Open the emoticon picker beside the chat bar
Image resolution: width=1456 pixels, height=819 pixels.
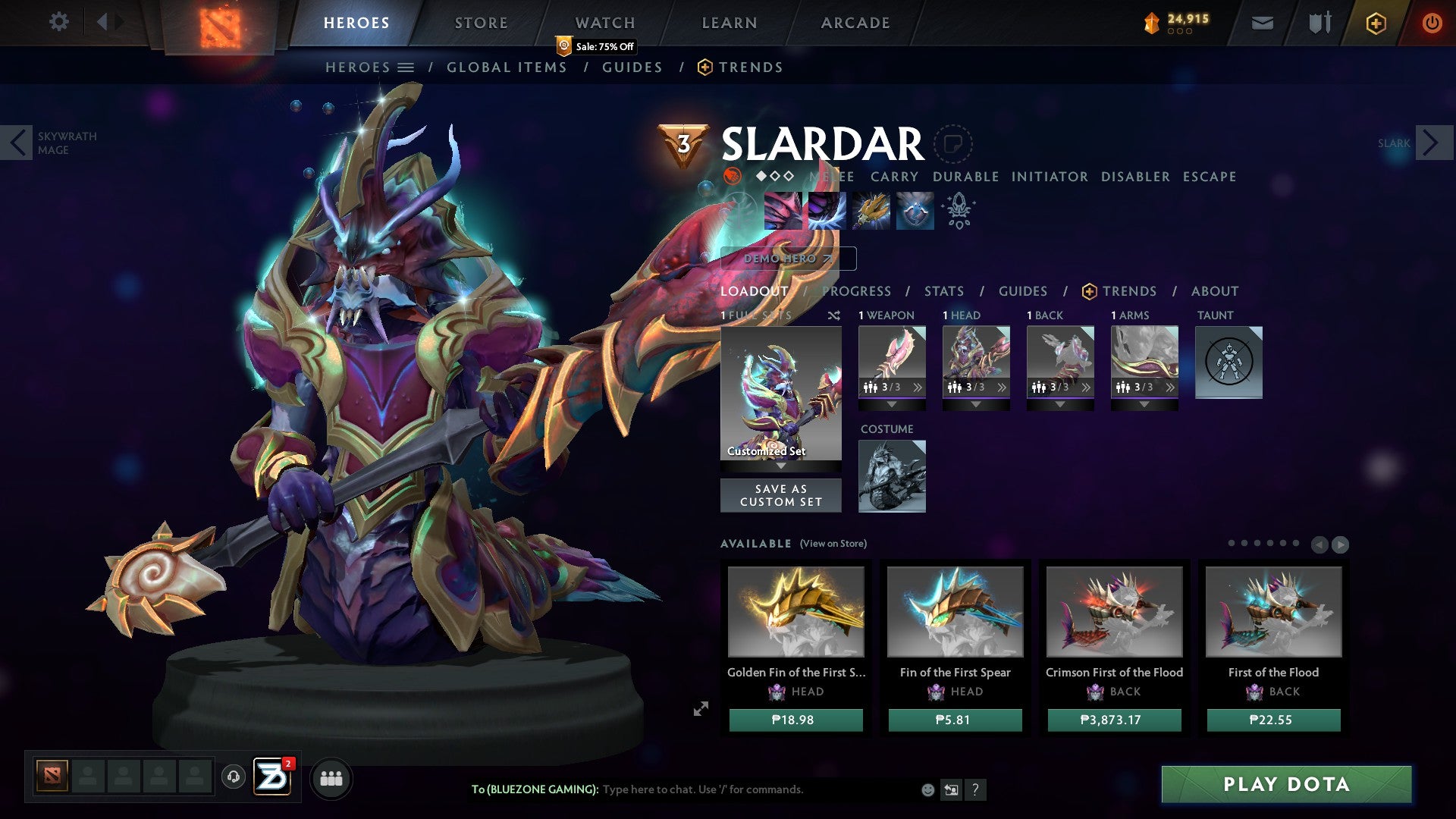927,789
